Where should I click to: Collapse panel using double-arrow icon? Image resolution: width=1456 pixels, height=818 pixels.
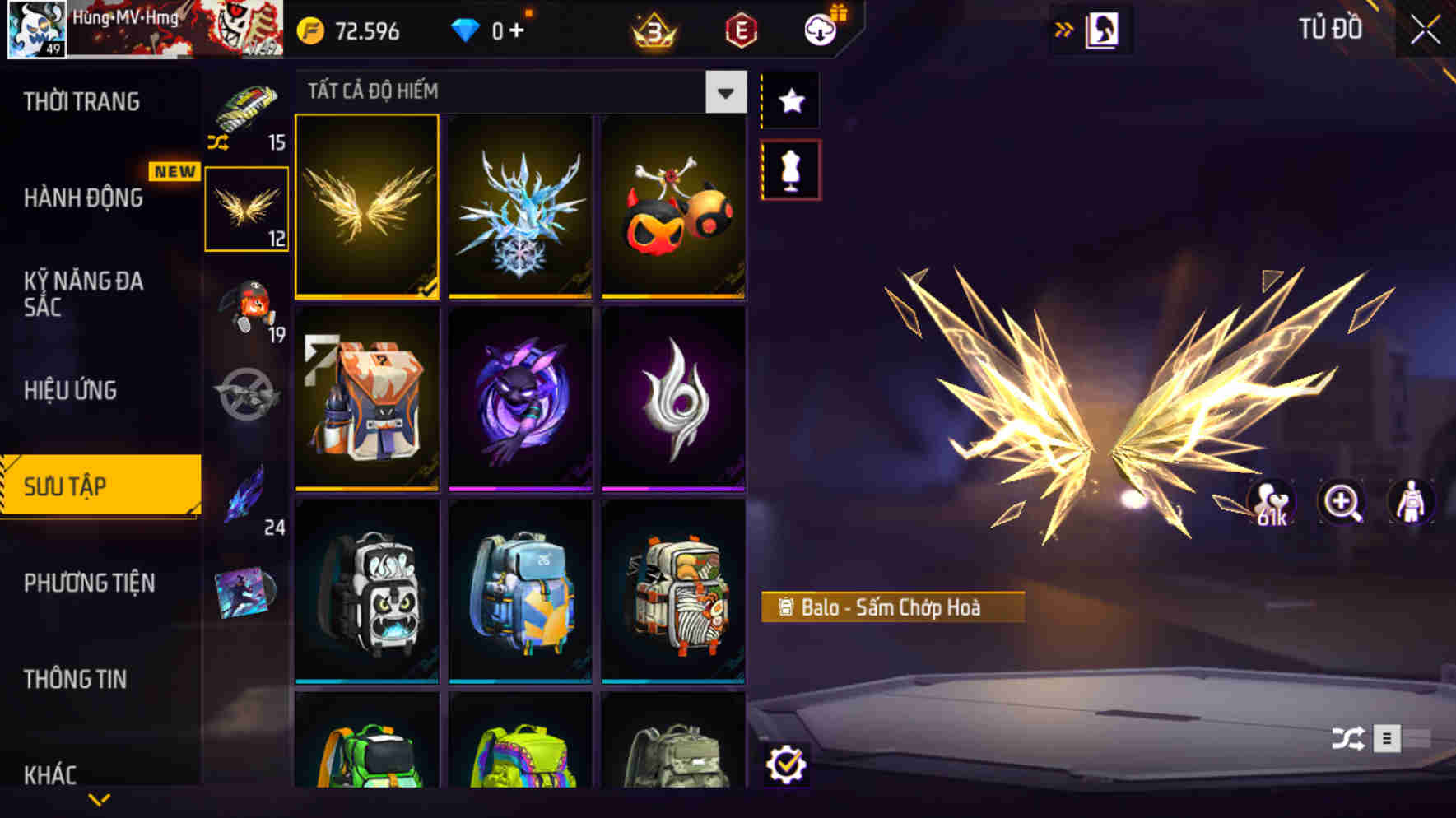tap(1065, 27)
